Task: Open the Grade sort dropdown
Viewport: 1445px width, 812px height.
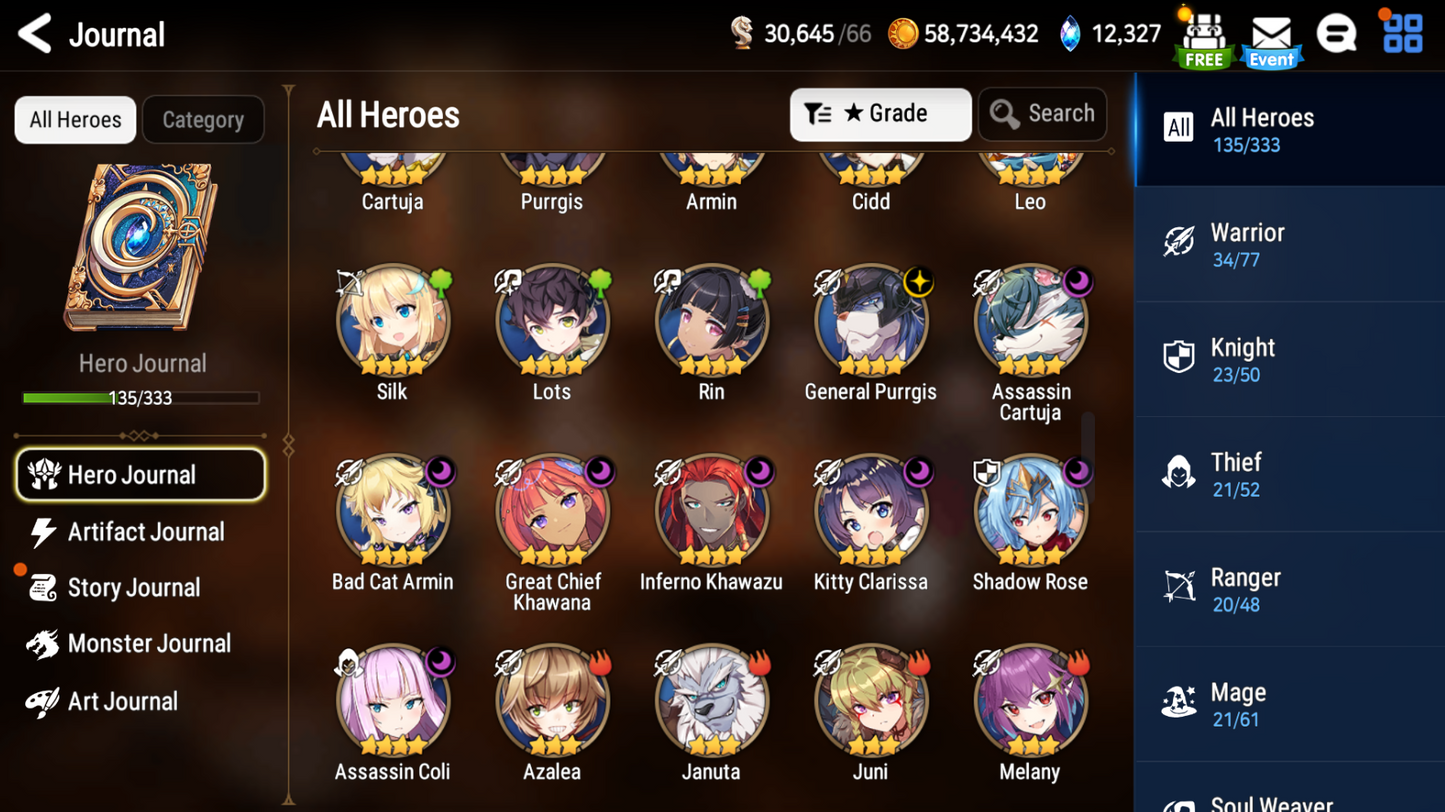Action: click(x=880, y=113)
